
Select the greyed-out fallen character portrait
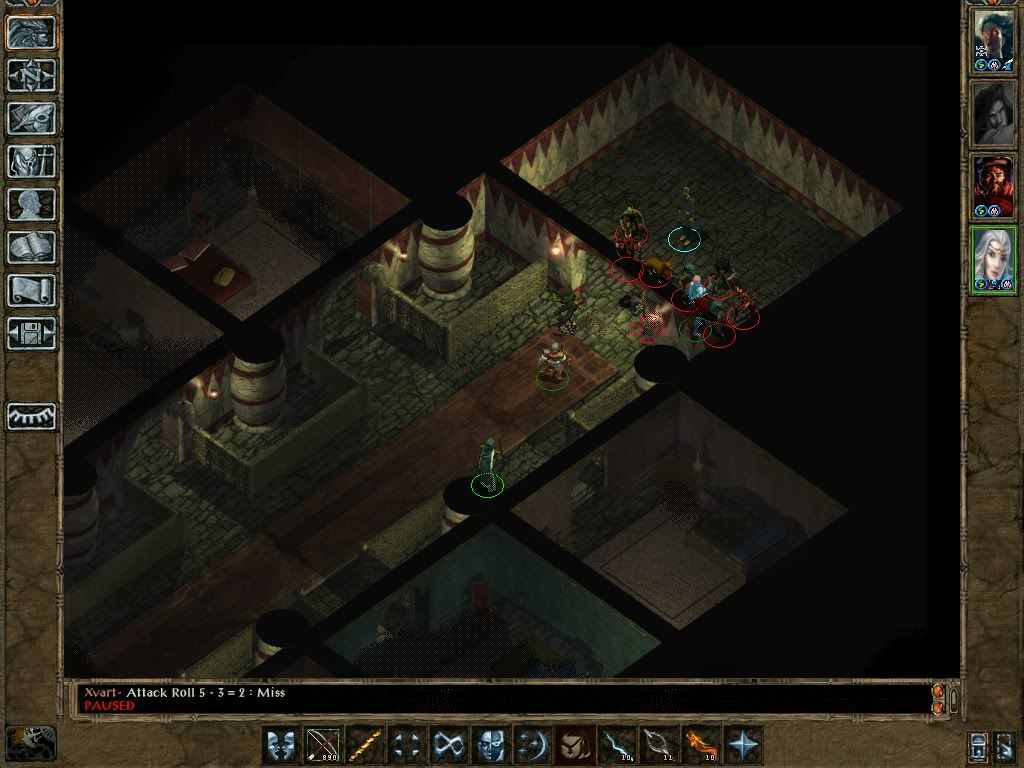pyautogui.click(x=994, y=114)
